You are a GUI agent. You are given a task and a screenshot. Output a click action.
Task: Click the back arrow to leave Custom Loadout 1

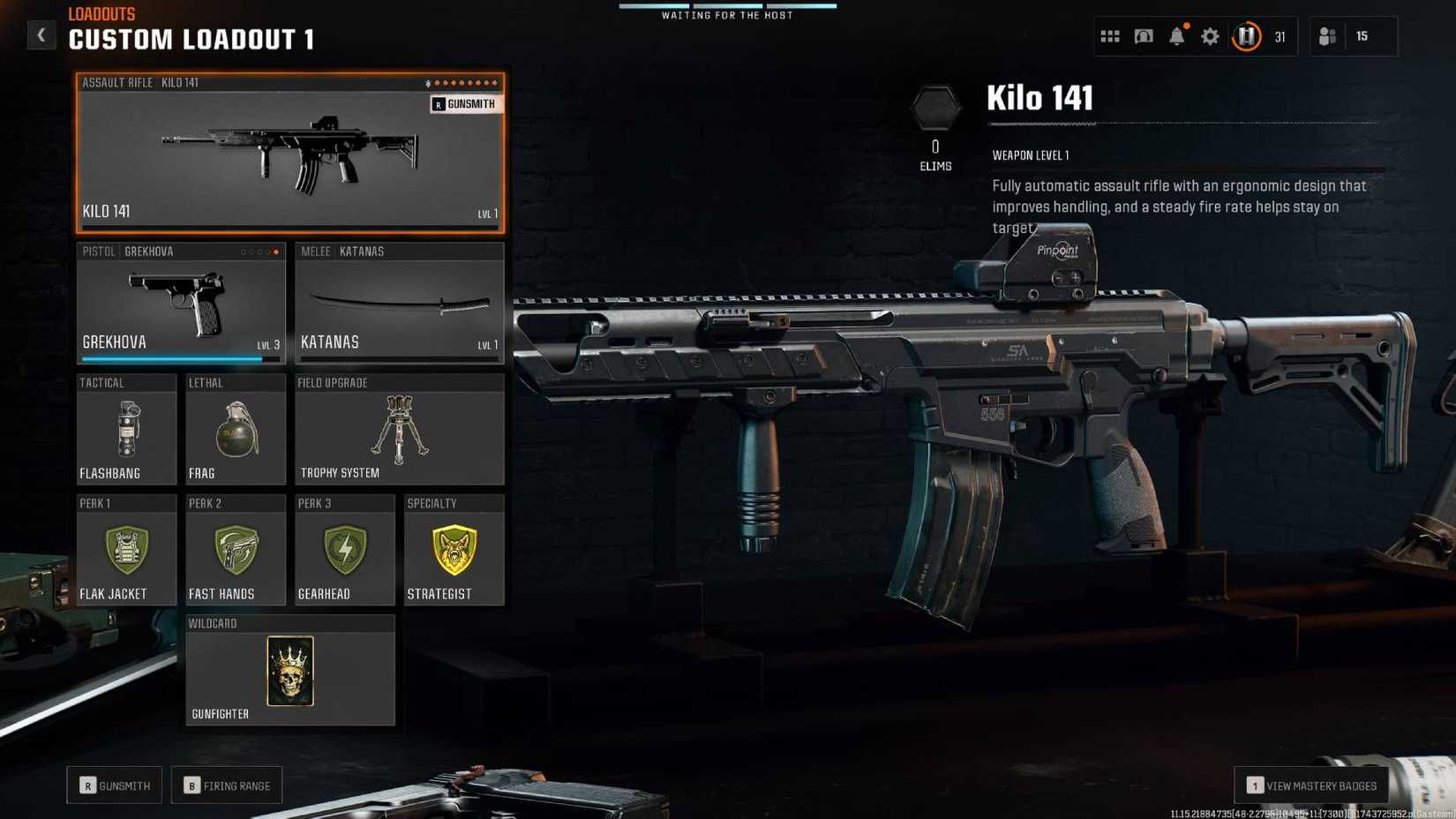click(41, 34)
